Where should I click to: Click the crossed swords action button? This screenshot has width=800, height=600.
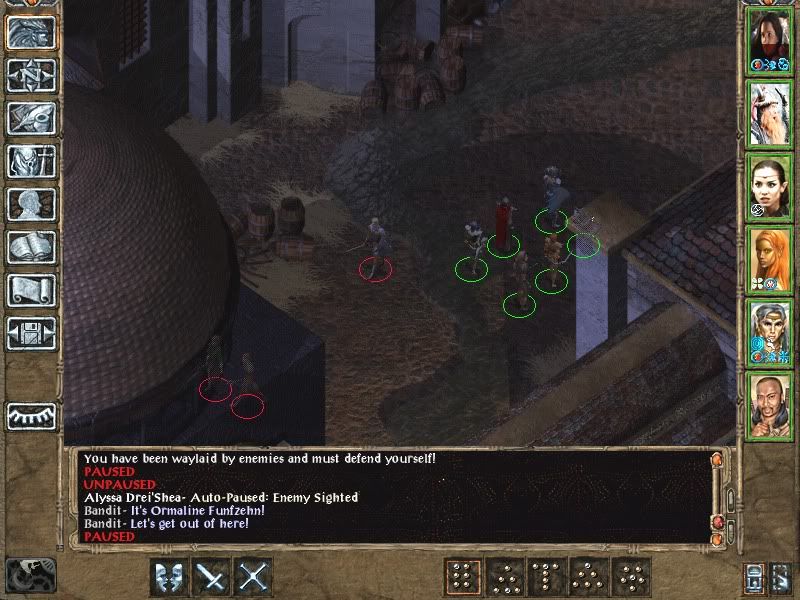pyautogui.click(x=255, y=576)
